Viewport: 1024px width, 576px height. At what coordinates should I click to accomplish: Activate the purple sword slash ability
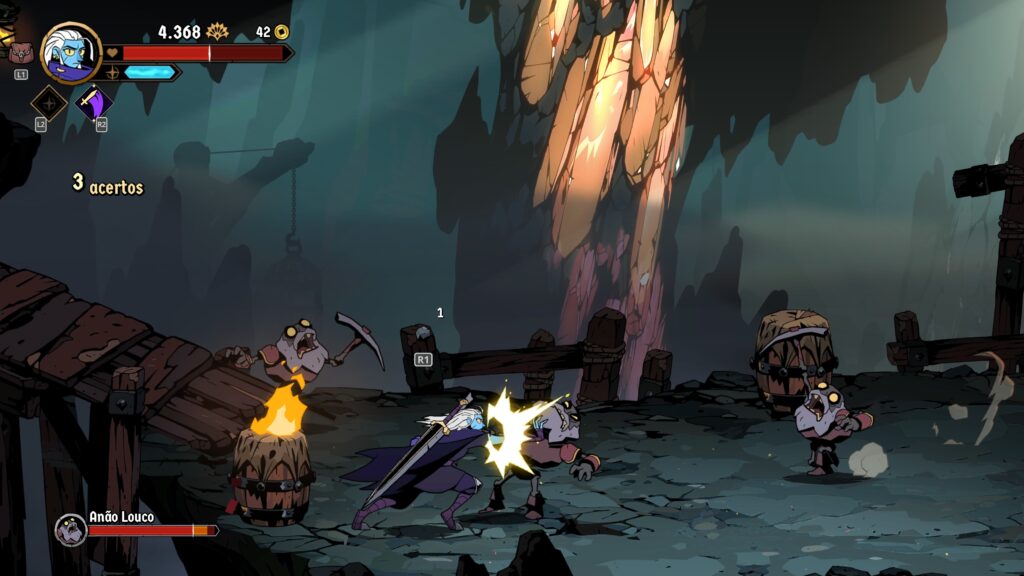(x=94, y=102)
